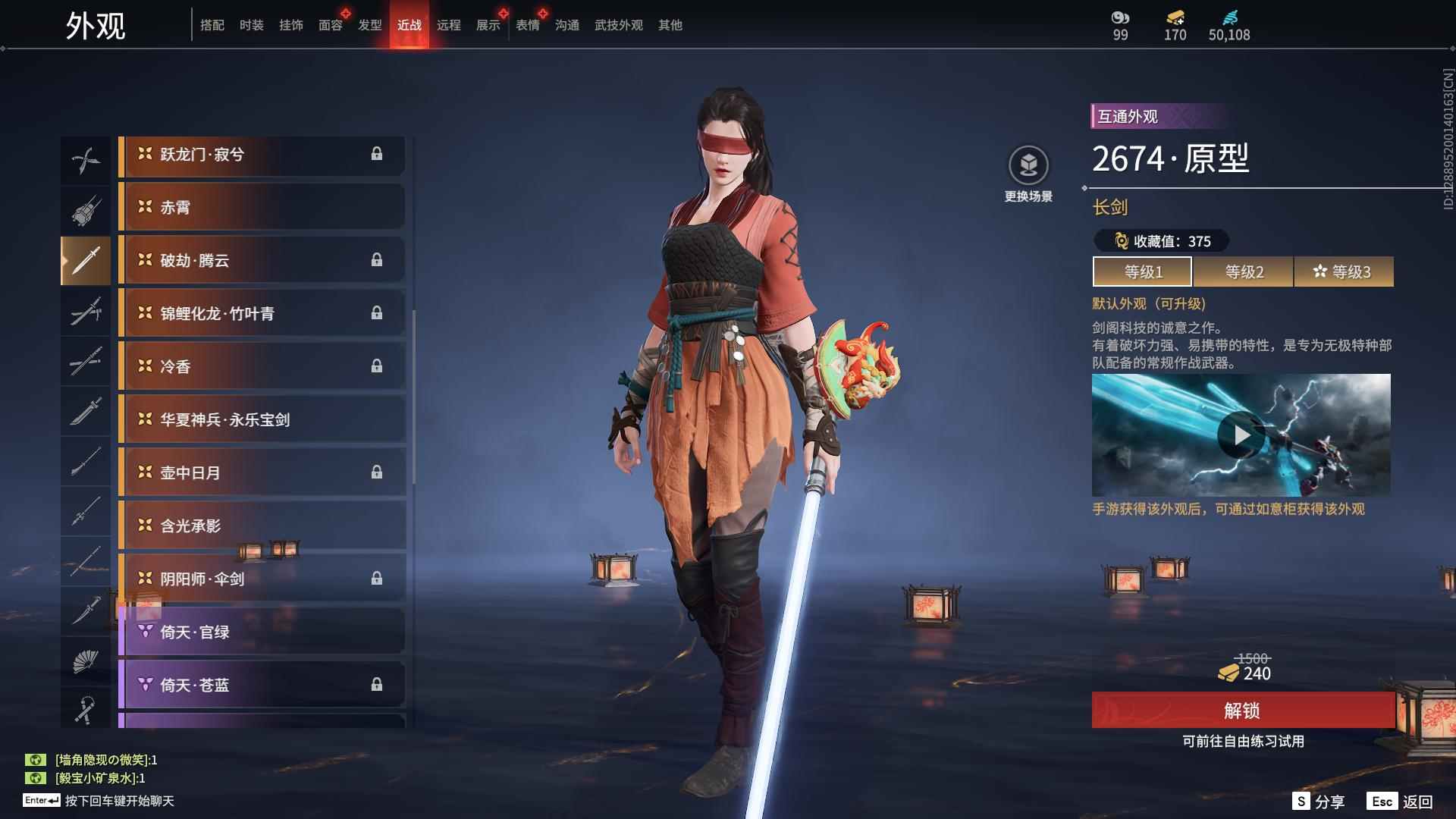Unlock the skin with 解锁 button
This screenshot has width=1456, height=819.
pos(1242,711)
